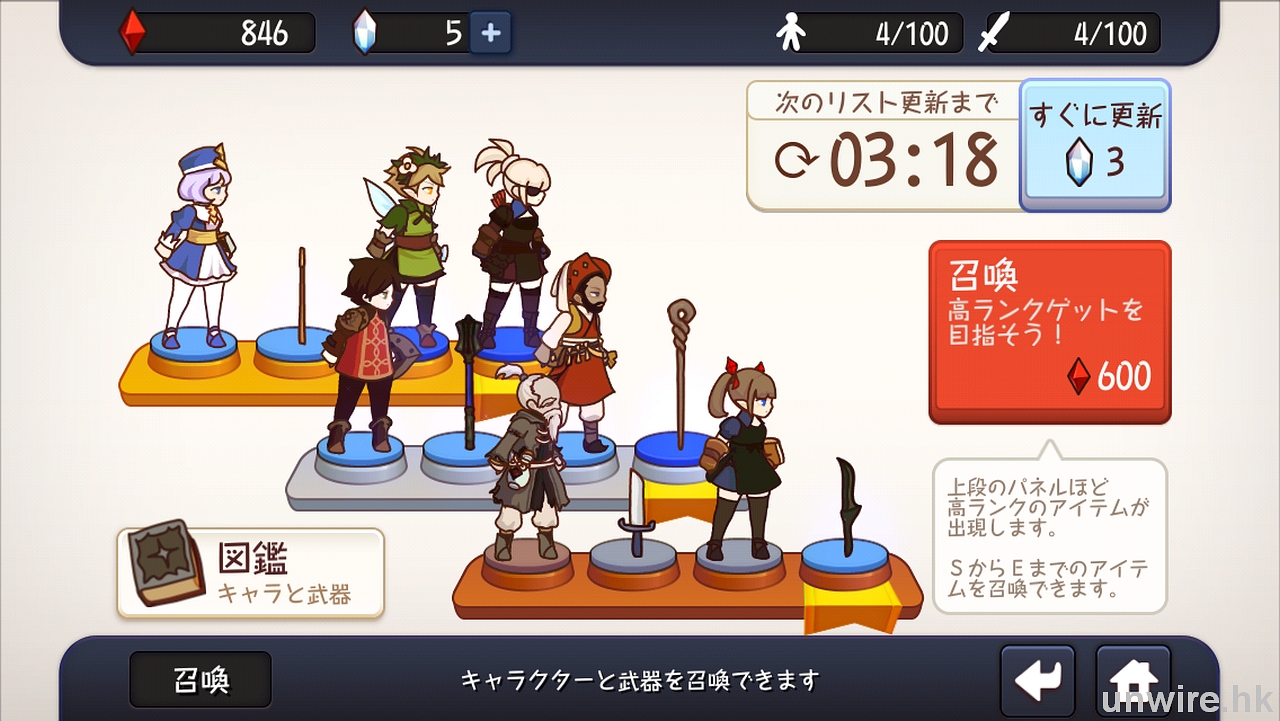Open the 図鑑 character and weapon encyclopedia
Viewport: 1280px width, 721px height.
tap(250, 573)
